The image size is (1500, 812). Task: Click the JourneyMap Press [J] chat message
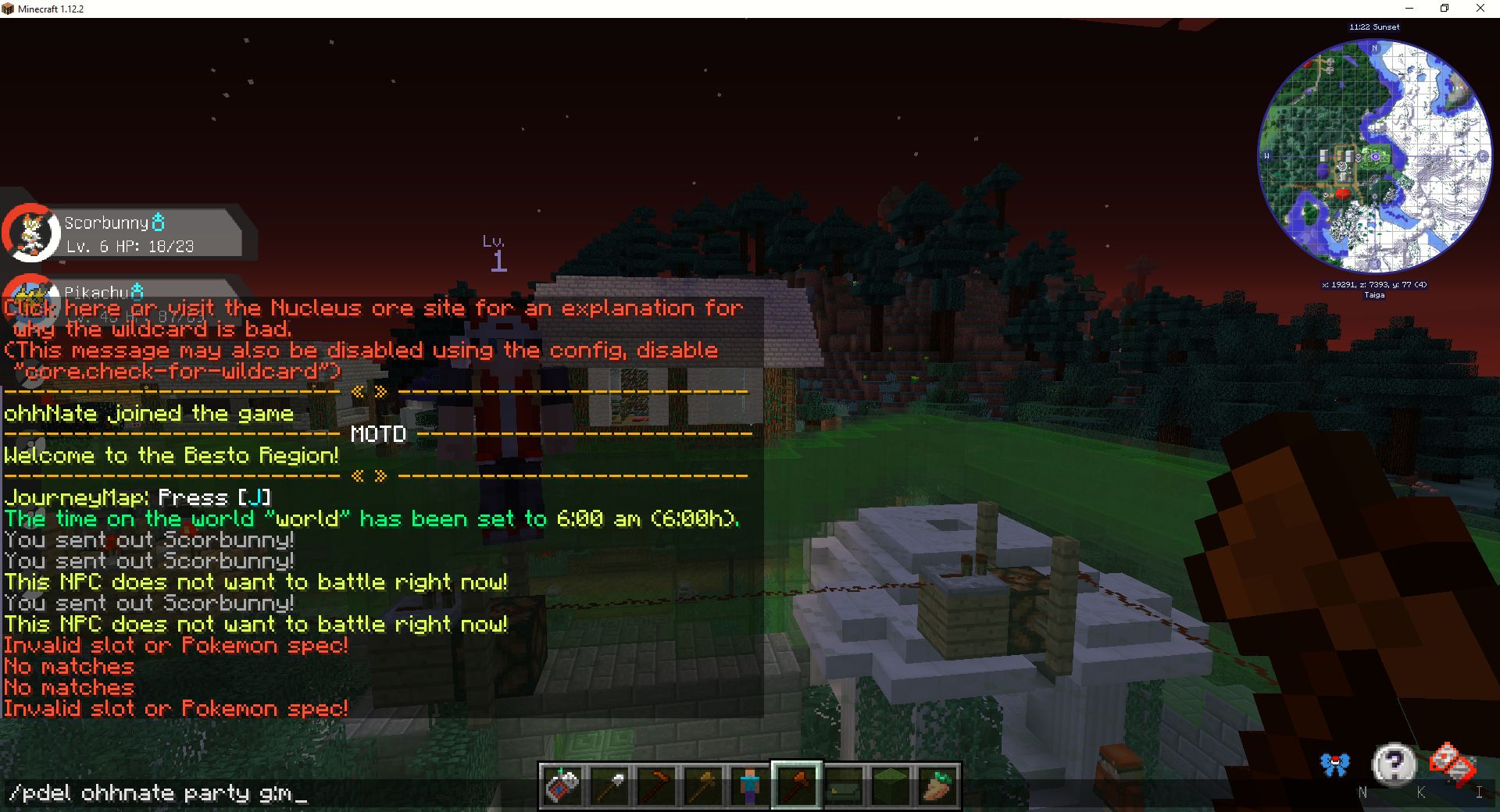(137, 497)
